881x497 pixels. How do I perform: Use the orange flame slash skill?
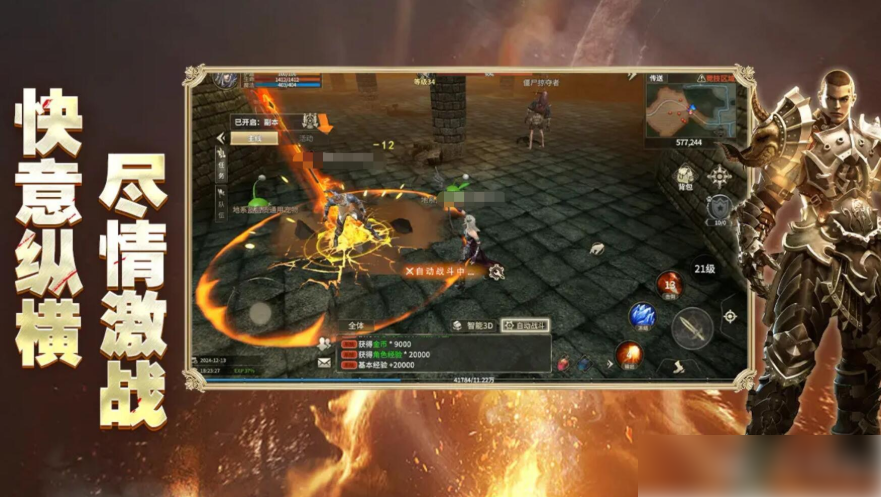tap(629, 353)
